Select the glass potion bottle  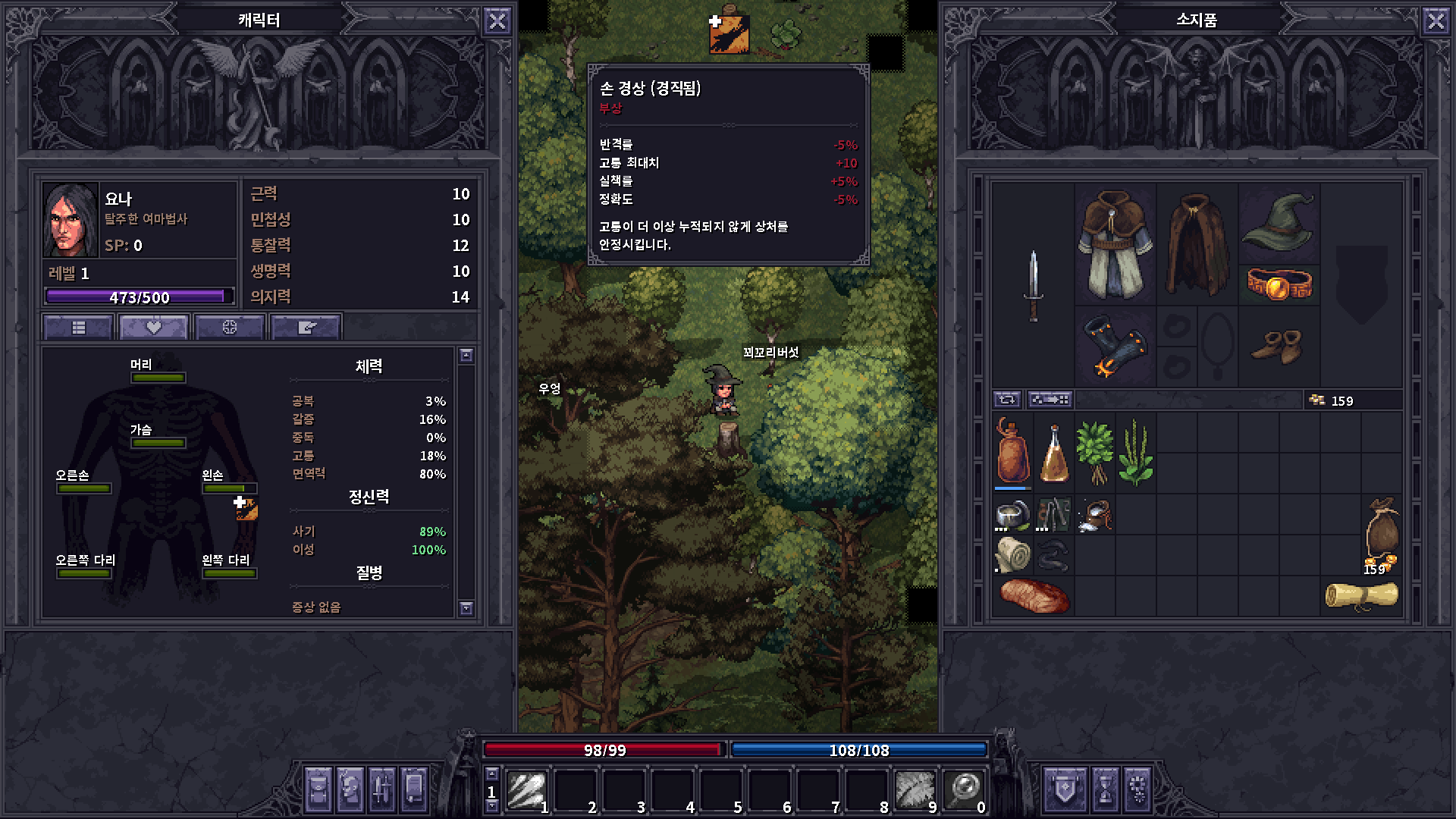(x=1053, y=453)
